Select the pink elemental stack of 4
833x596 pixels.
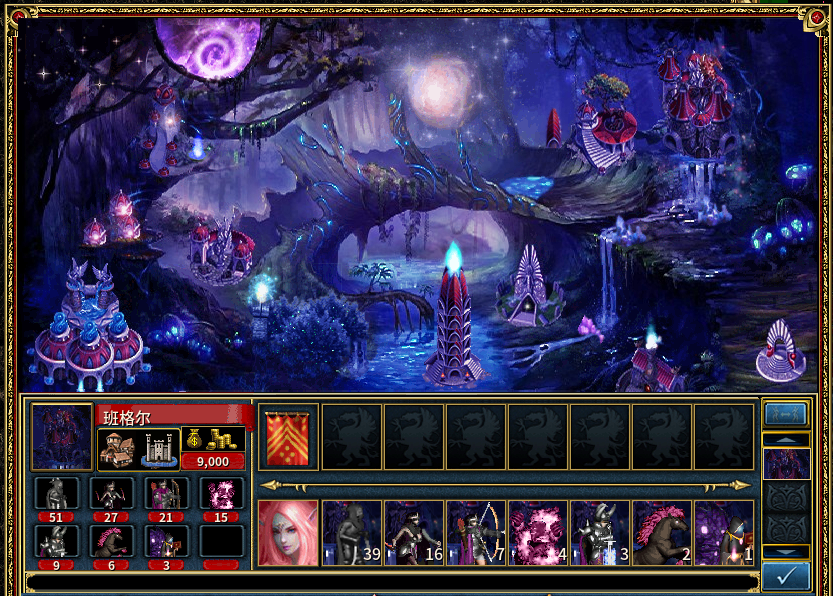coord(538,533)
